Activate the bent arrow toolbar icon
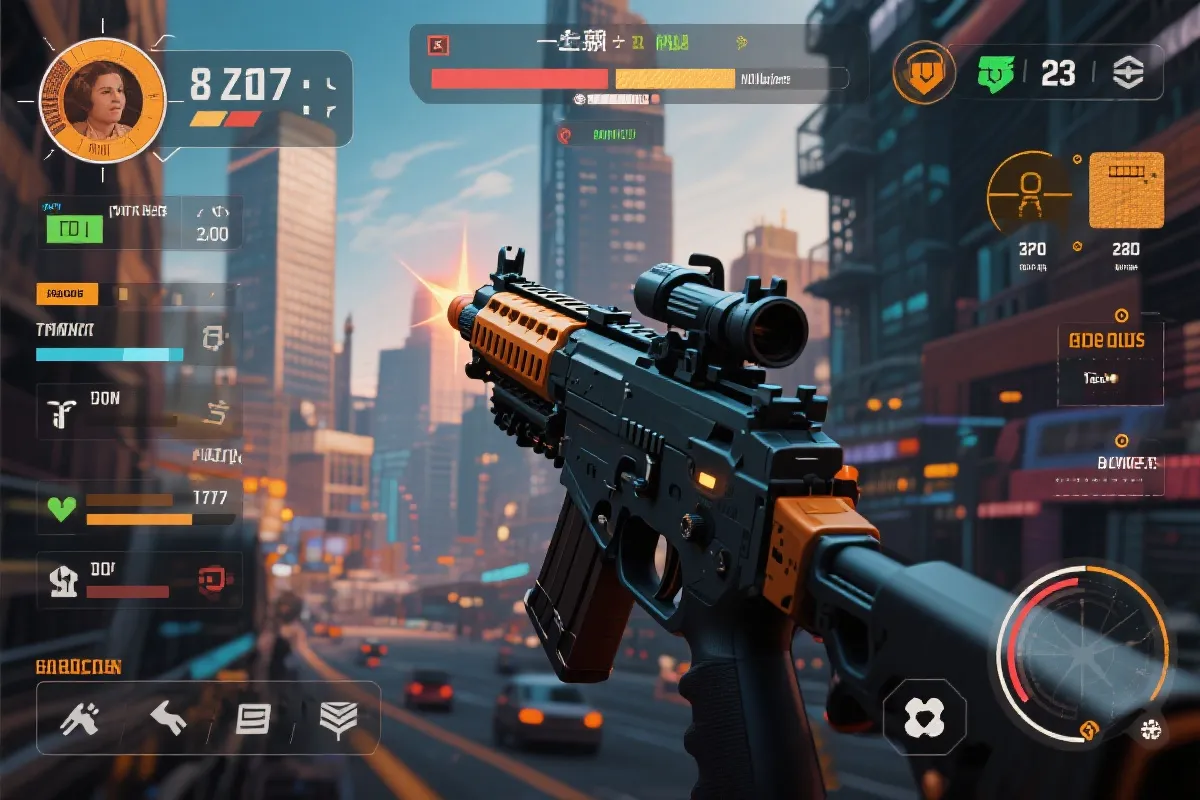Image resolution: width=1200 pixels, height=800 pixels. (x=167, y=717)
